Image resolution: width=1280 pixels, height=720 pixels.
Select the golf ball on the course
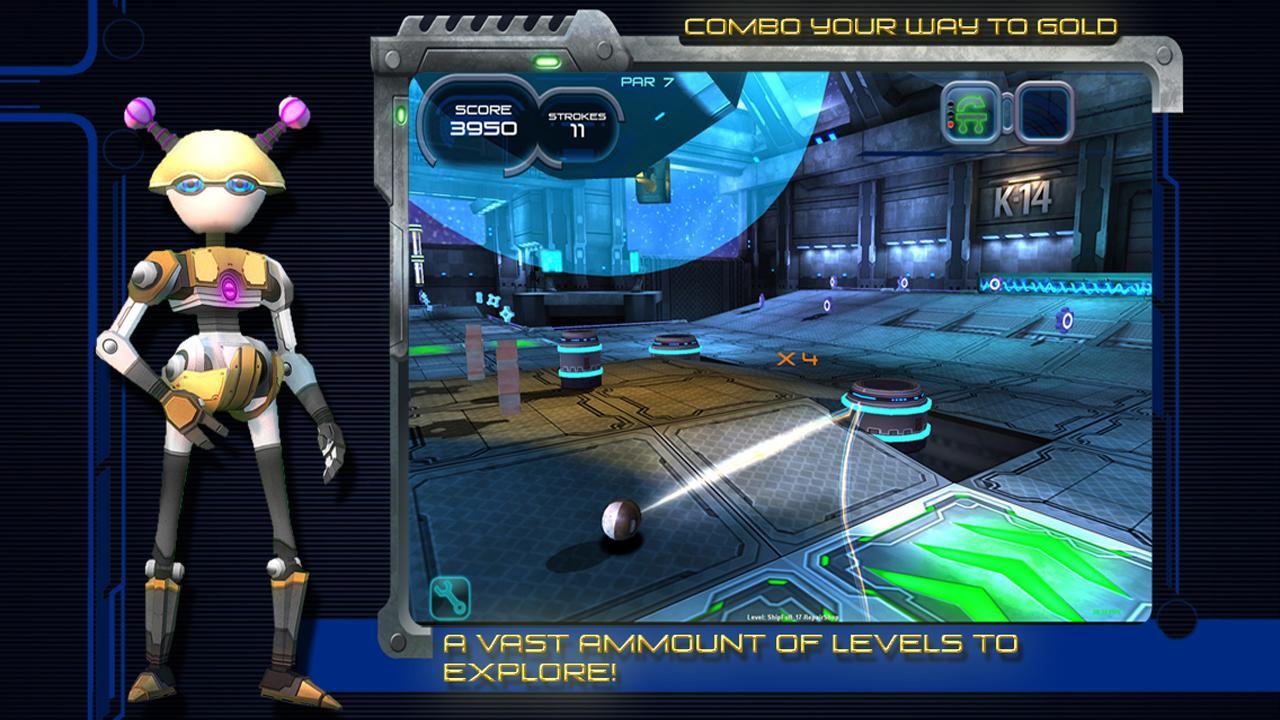(623, 522)
